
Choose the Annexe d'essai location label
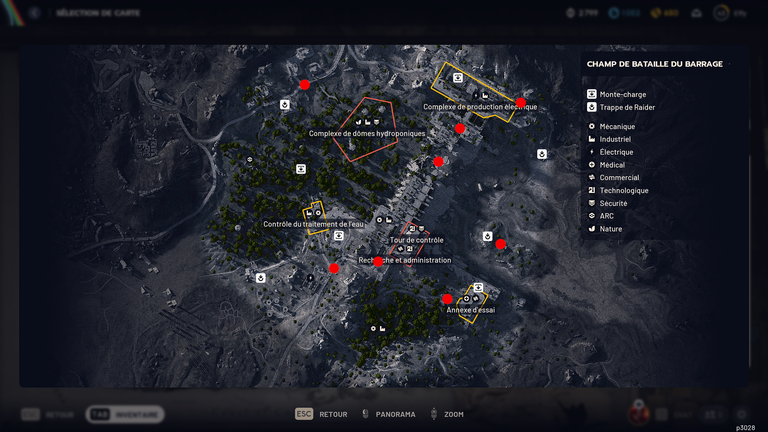coord(470,310)
